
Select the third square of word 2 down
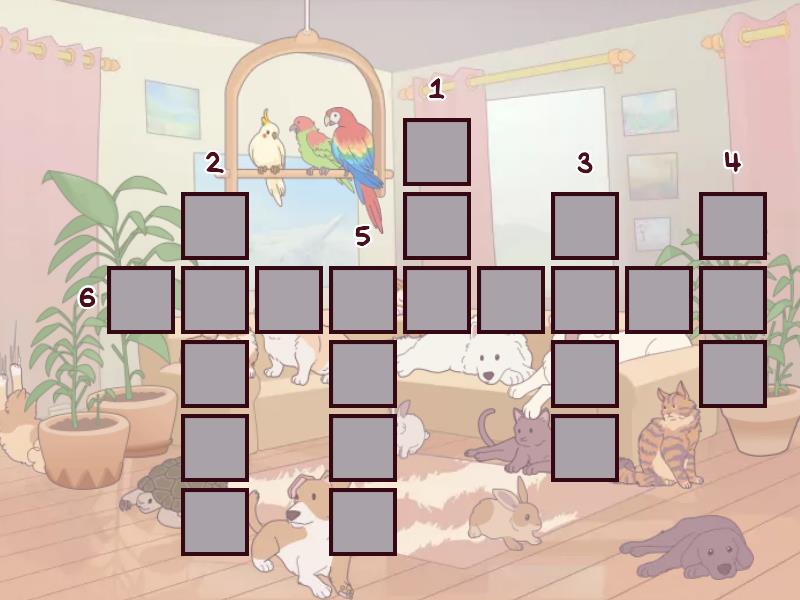(215, 374)
